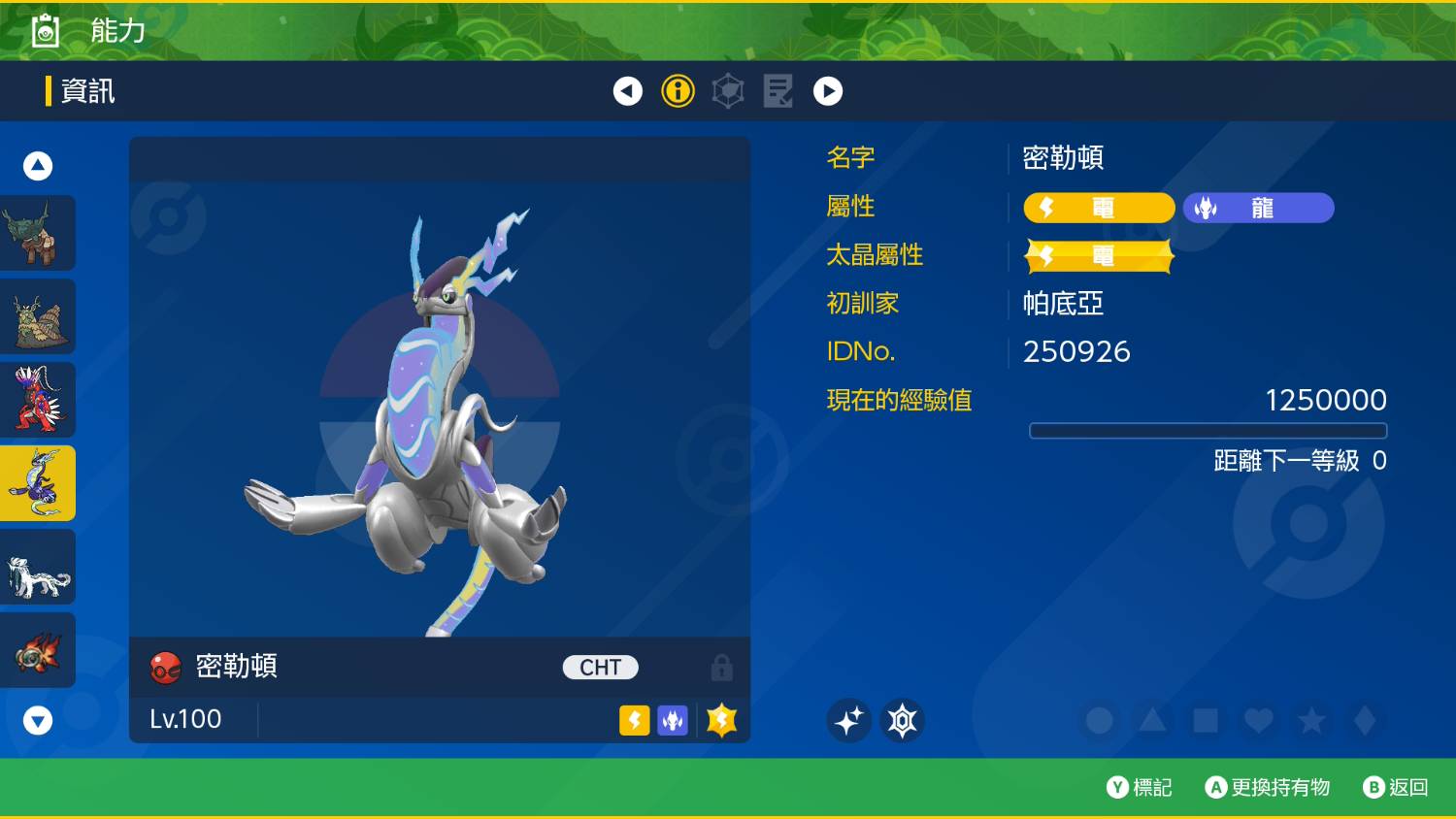Image resolution: width=1456 pixels, height=819 pixels.
Task: Open the info tab icon
Action: click(678, 91)
